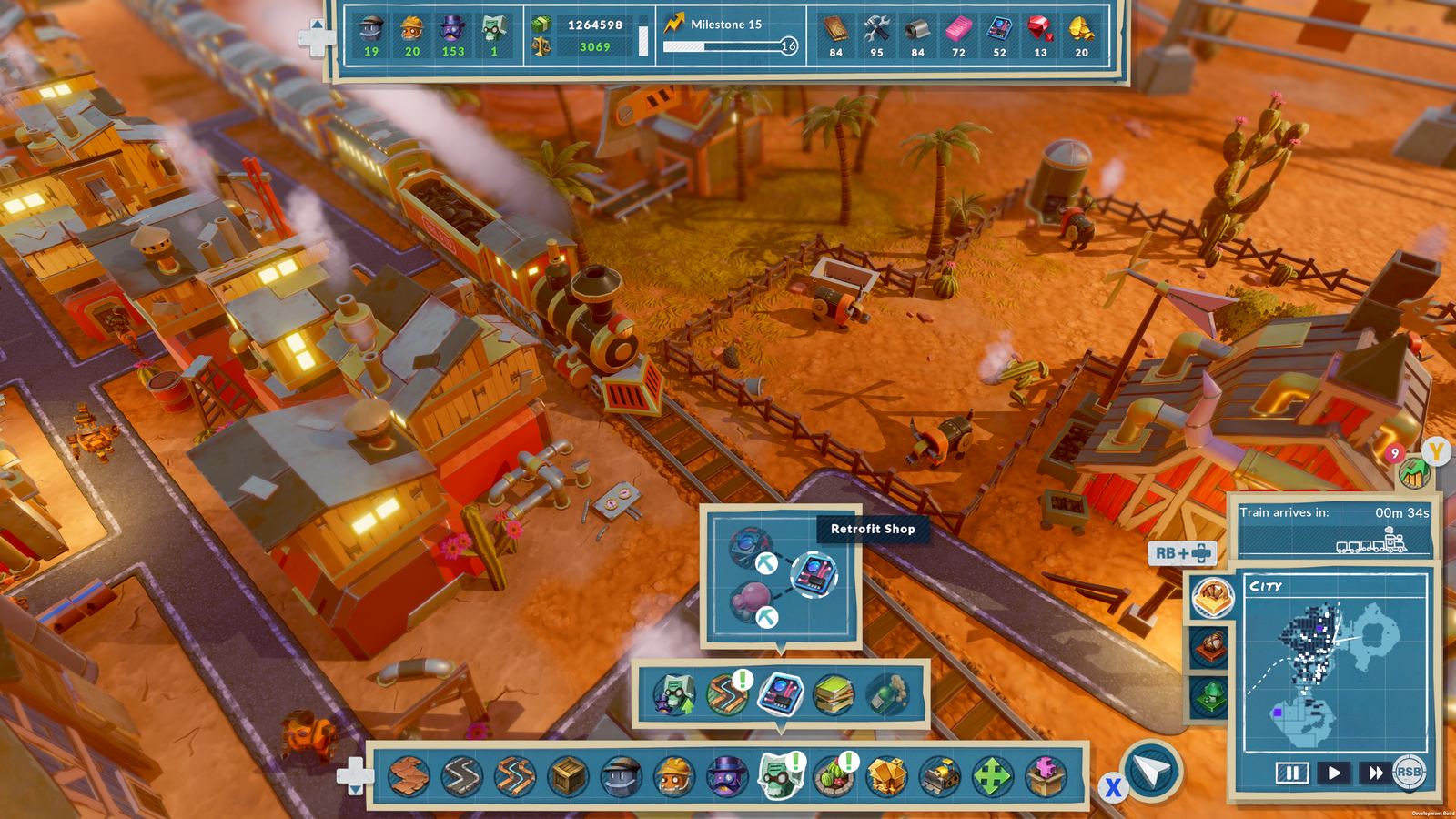This screenshot has height=819, width=1456.
Task: Open the orange hardhat robot category
Action: [673, 777]
